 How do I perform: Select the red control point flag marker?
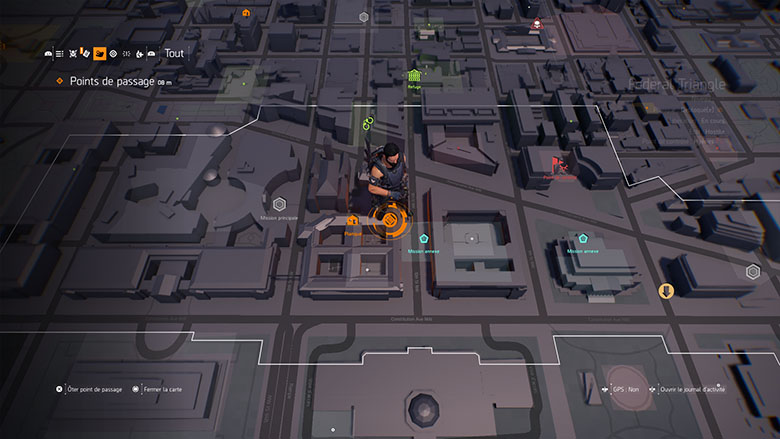tap(556, 164)
